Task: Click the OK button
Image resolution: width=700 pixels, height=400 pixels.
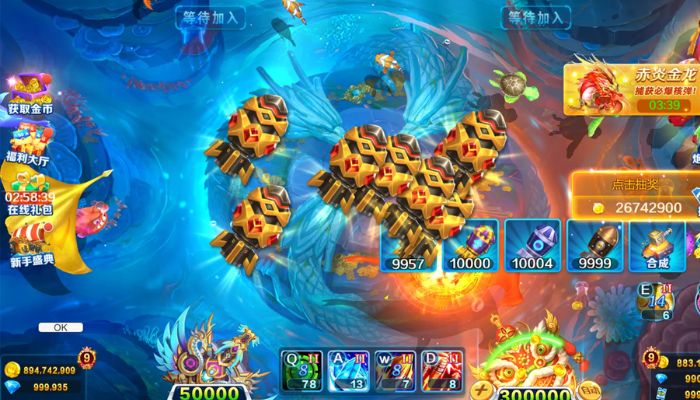Action: [60, 327]
